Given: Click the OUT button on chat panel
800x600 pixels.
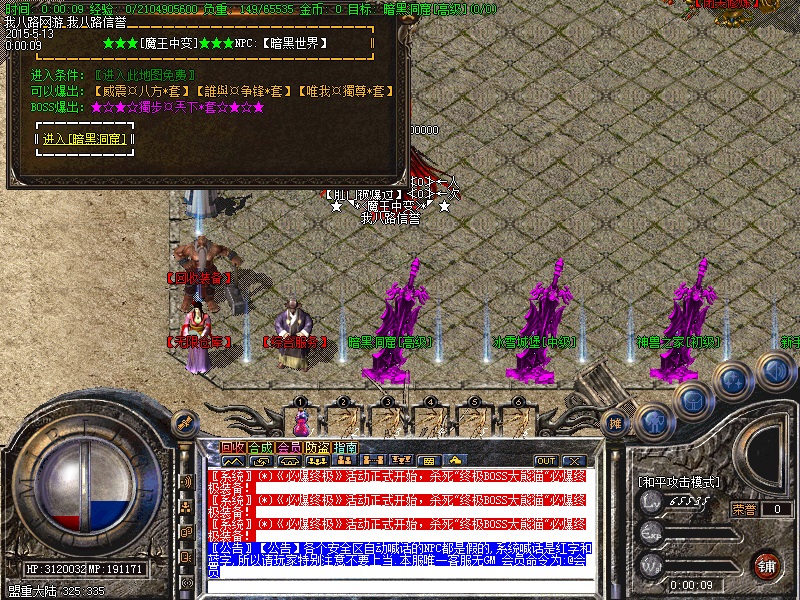Looking at the screenshot, I should [x=545, y=460].
